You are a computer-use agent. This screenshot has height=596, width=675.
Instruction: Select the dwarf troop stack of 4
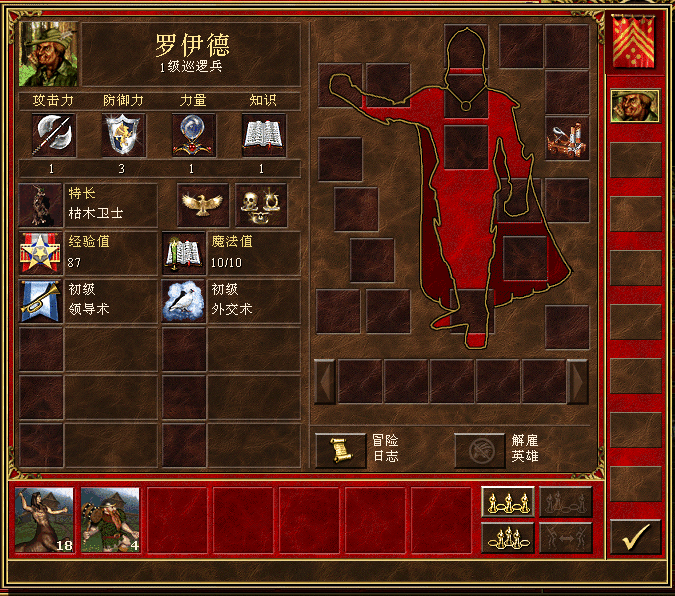coord(110,520)
